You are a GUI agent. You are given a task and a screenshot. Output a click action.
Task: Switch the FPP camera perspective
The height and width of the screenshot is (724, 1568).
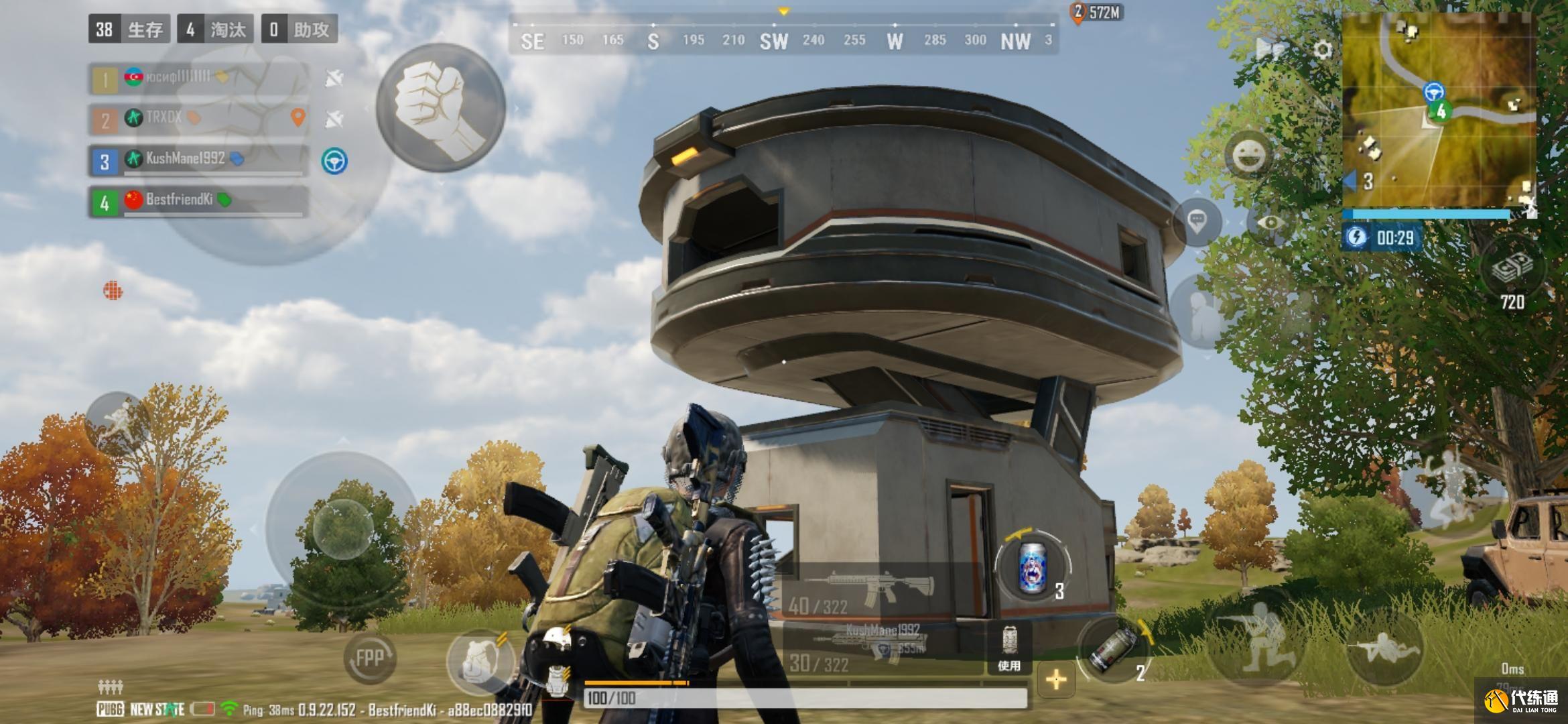[369, 658]
